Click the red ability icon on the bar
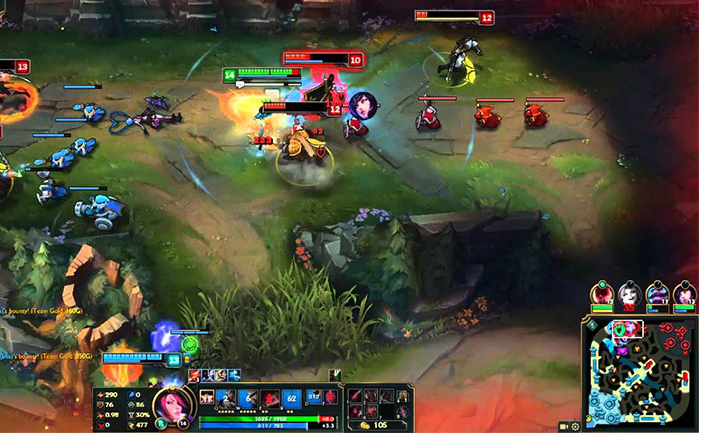The width and height of the screenshot is (701, 434). tap(268, 399)
